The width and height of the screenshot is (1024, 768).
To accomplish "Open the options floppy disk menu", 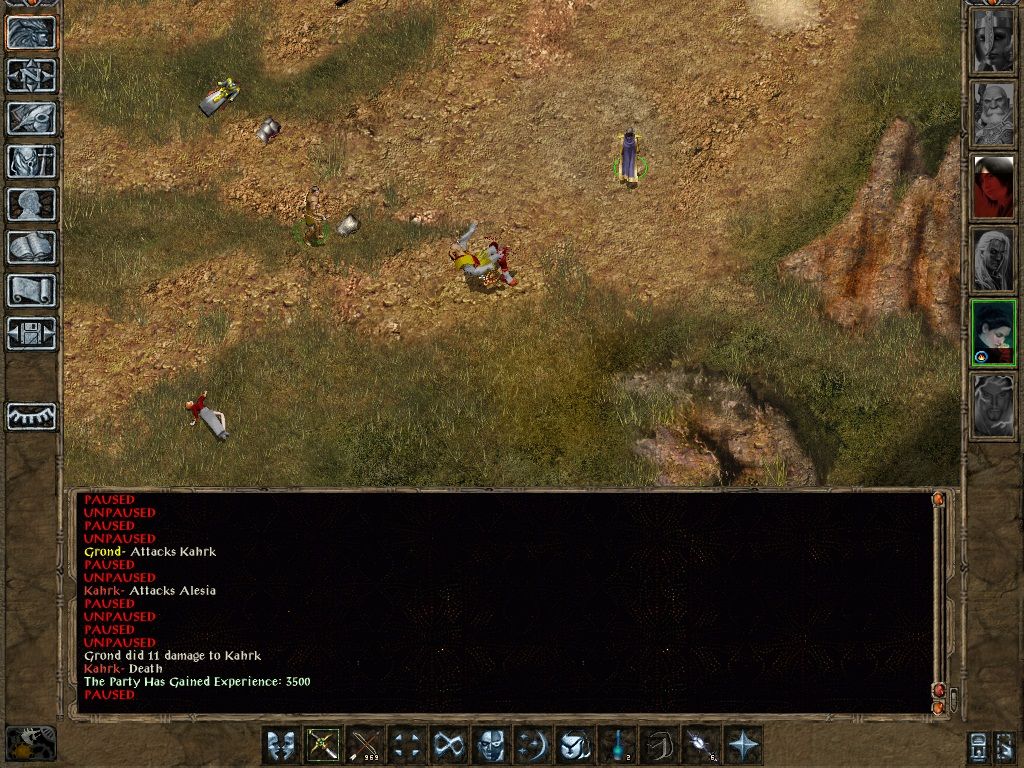I will [x=31, y=333].
